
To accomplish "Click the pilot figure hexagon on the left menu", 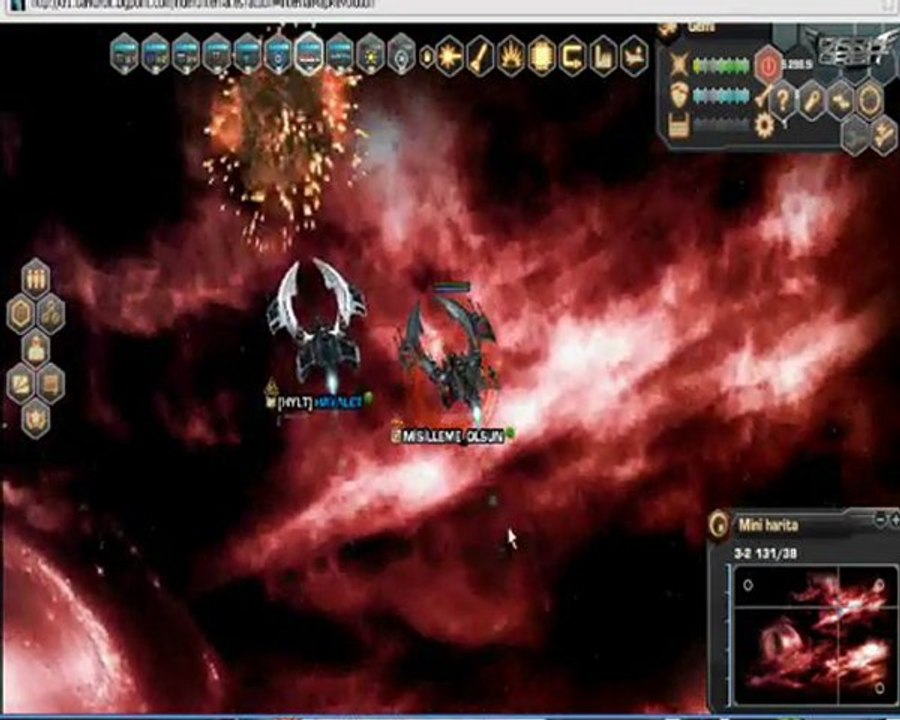I will pos(36,348).
